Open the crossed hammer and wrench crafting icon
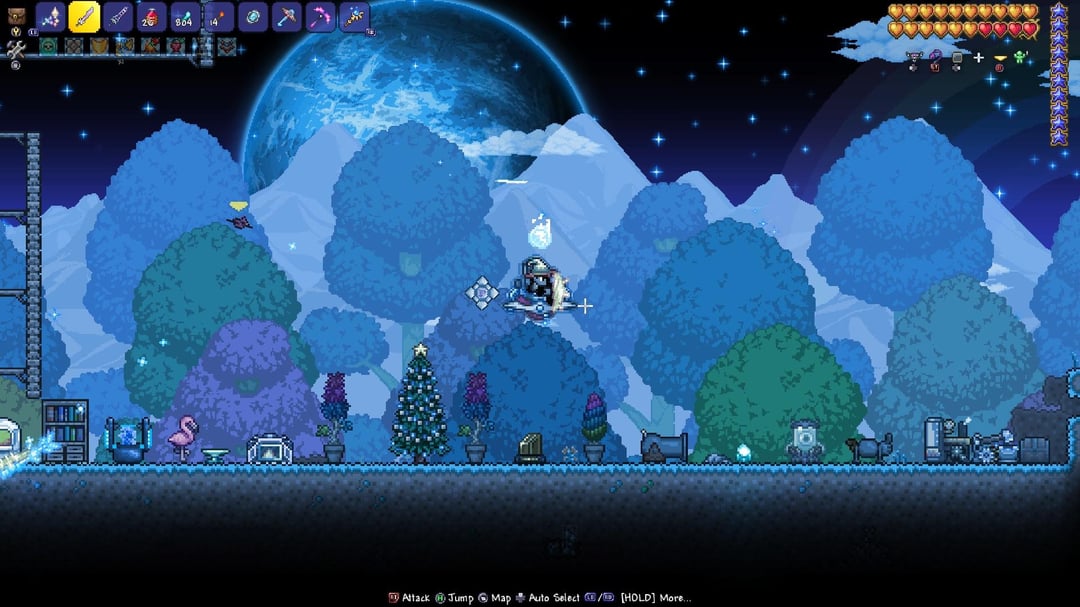This screenshot has width=1080, height=607. coord(14,48)
